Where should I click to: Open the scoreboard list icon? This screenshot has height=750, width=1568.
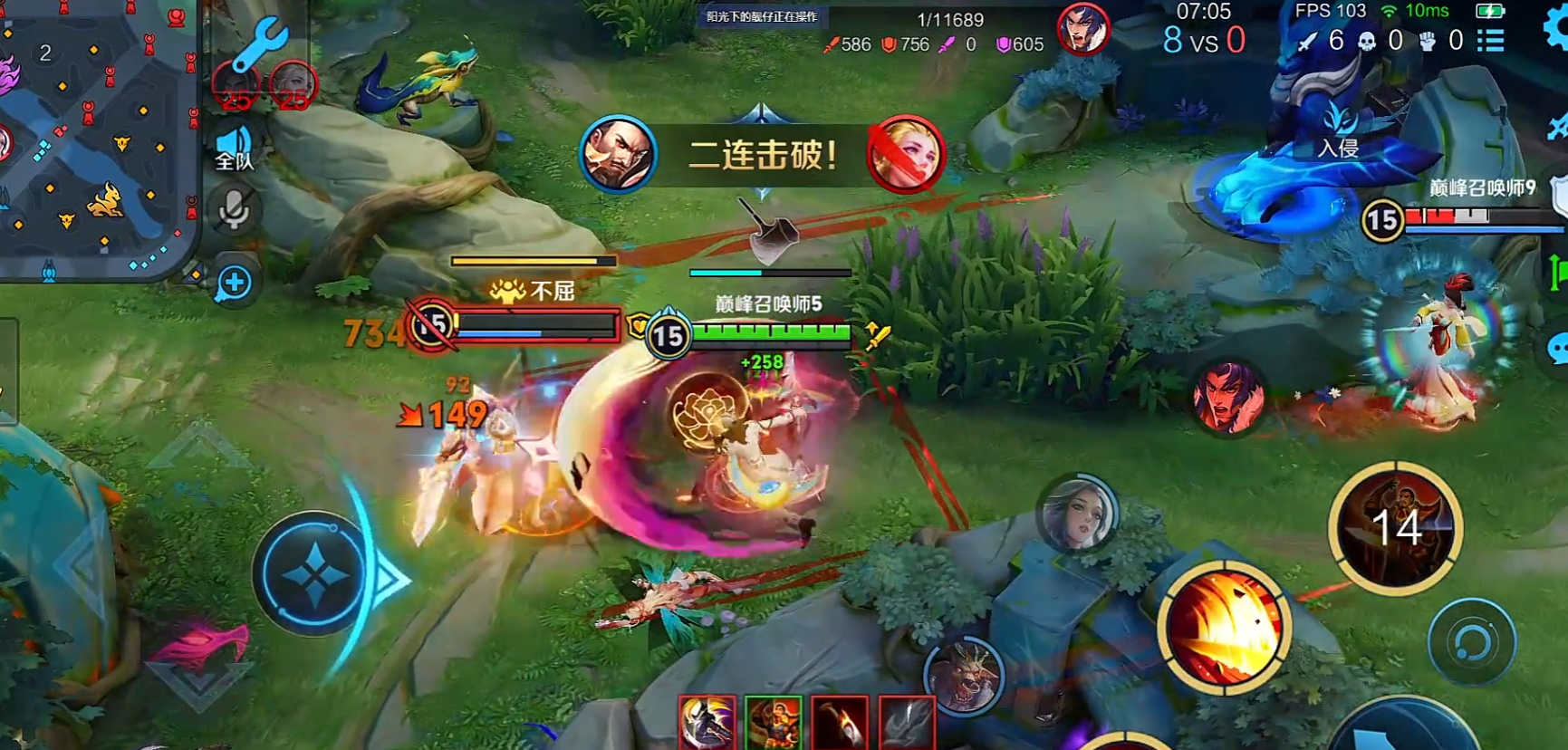(1491, 40)
